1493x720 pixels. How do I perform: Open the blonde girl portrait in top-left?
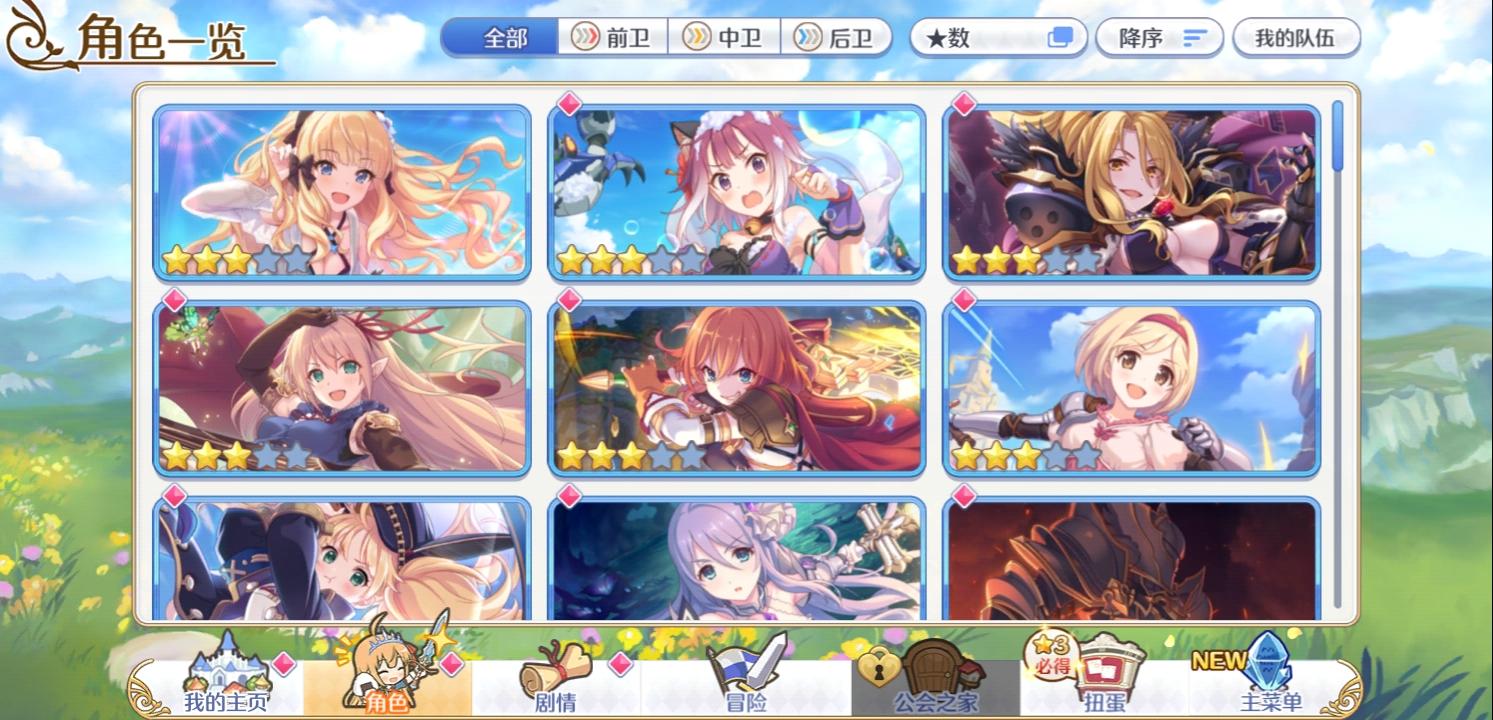tap(344, 193)
